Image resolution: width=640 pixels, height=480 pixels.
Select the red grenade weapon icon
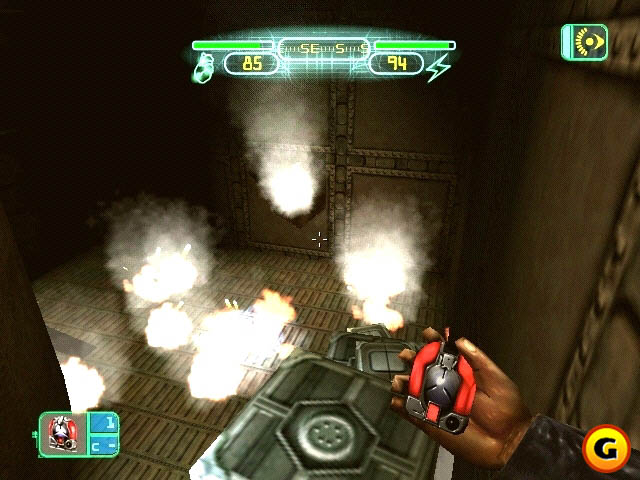[x=62, y=433]
